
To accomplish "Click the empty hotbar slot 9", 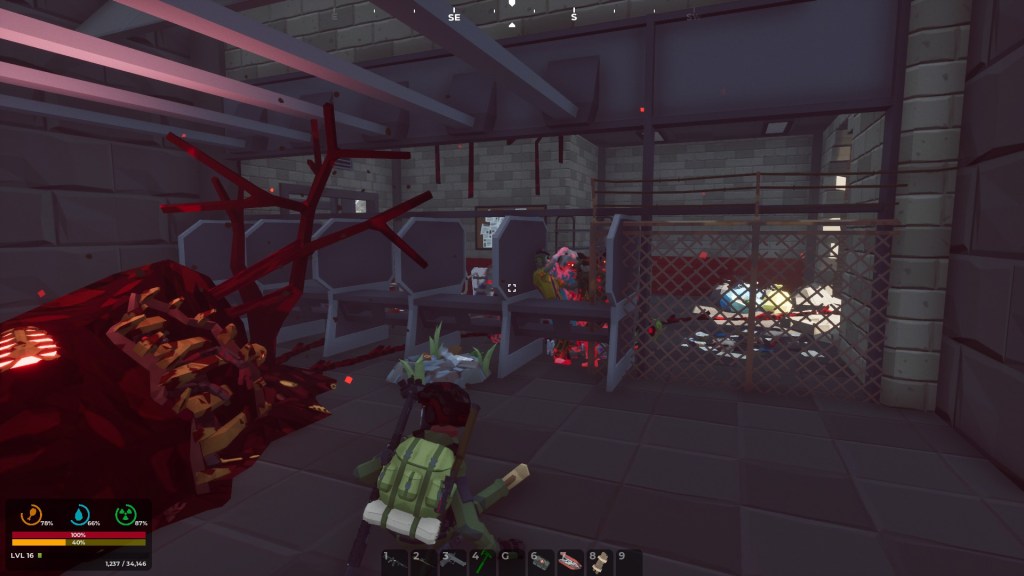I will point(628,562).
